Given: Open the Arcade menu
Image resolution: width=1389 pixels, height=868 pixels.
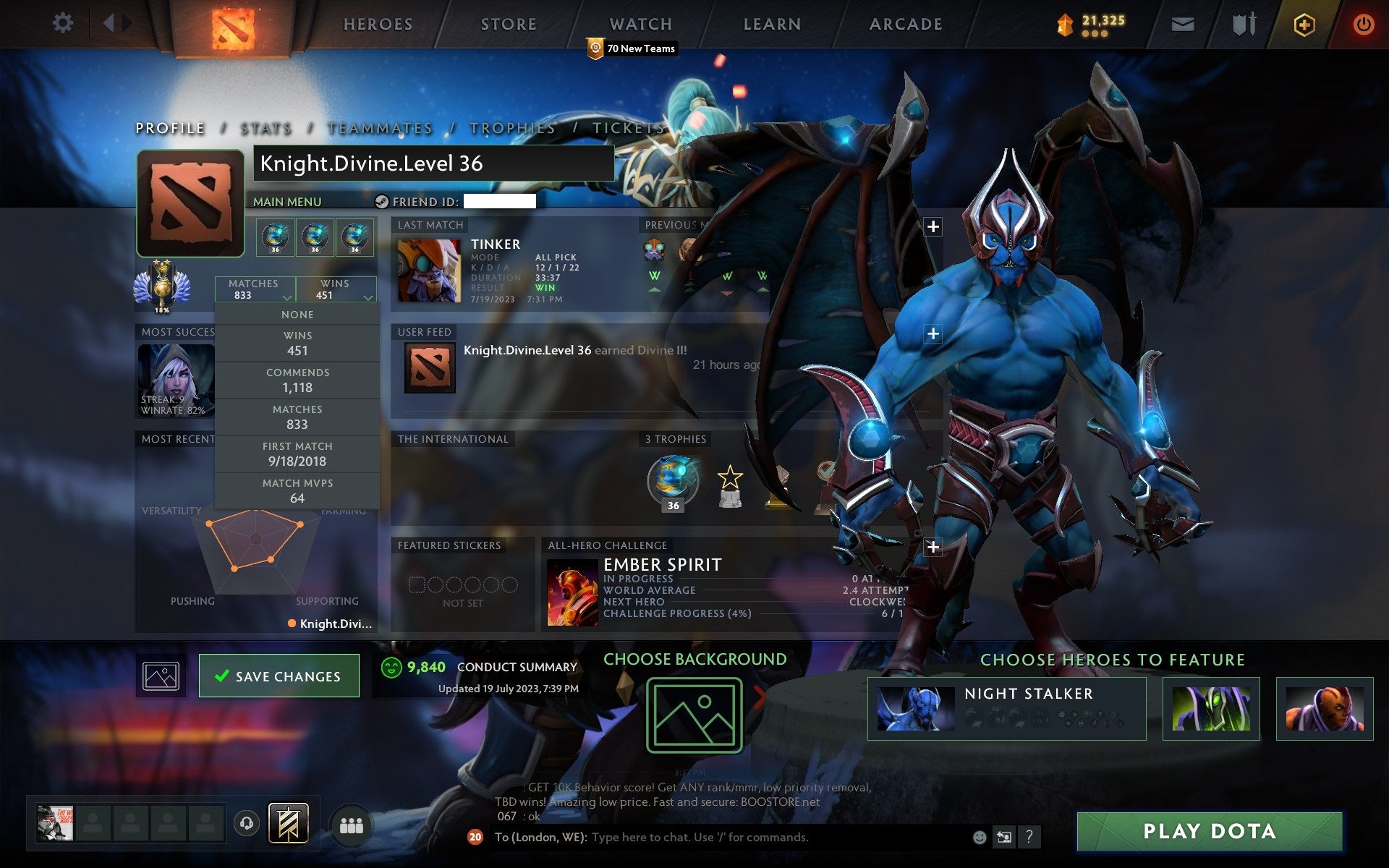Looking at the screenshot, I should [904, 23].
